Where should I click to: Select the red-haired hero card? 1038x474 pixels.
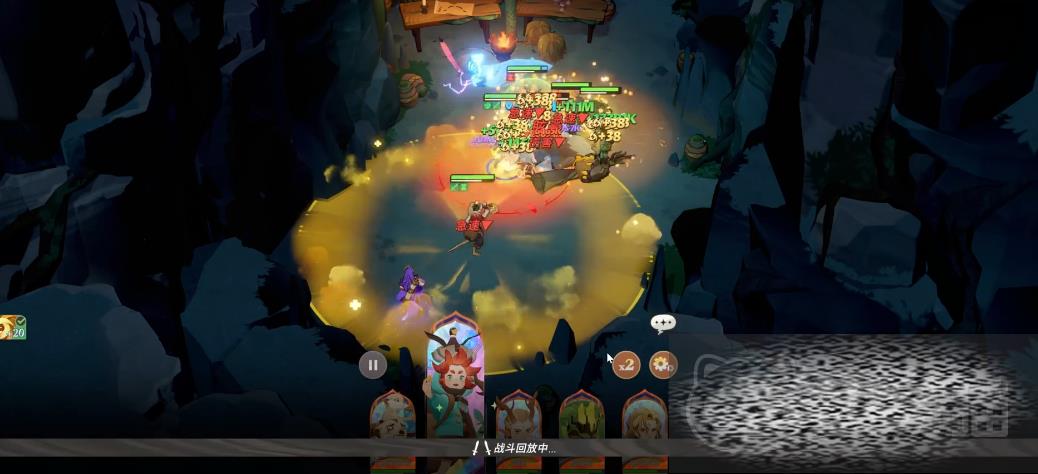coord(456,385)
